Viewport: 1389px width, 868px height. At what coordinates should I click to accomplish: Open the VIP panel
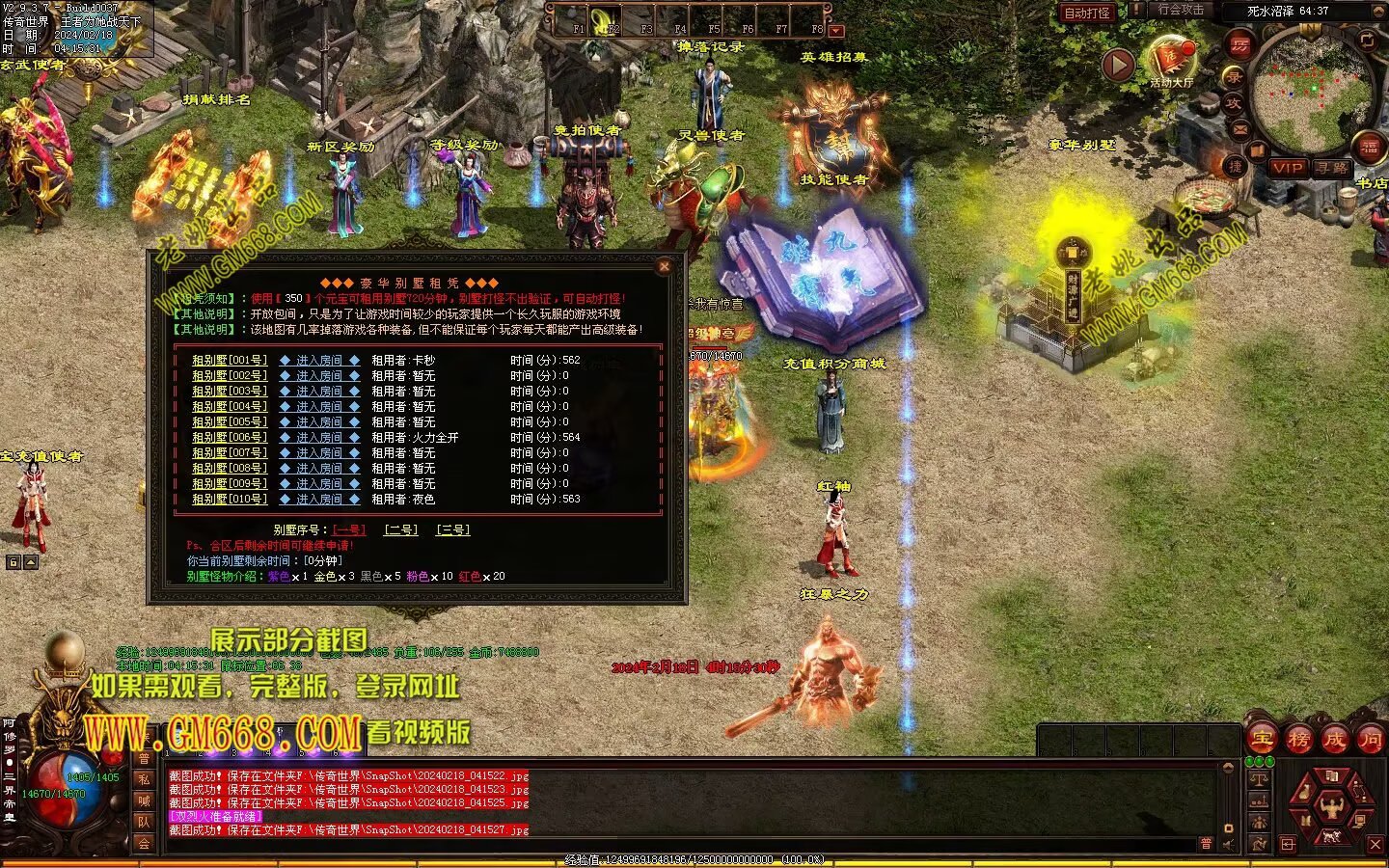tap(1287, 168)
